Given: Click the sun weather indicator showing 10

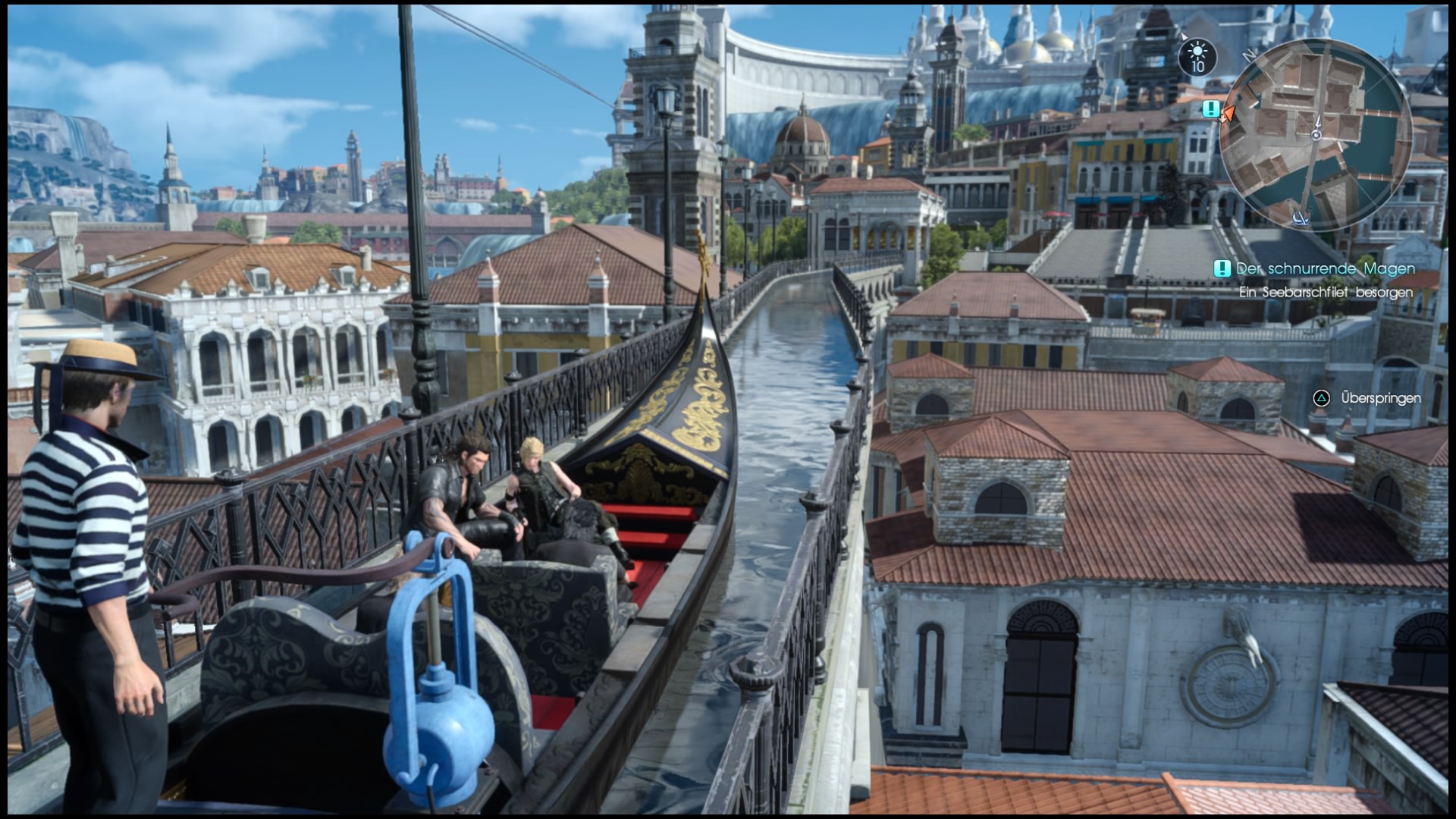Looking at the screenshot, I should click(x=1197, y=56).
